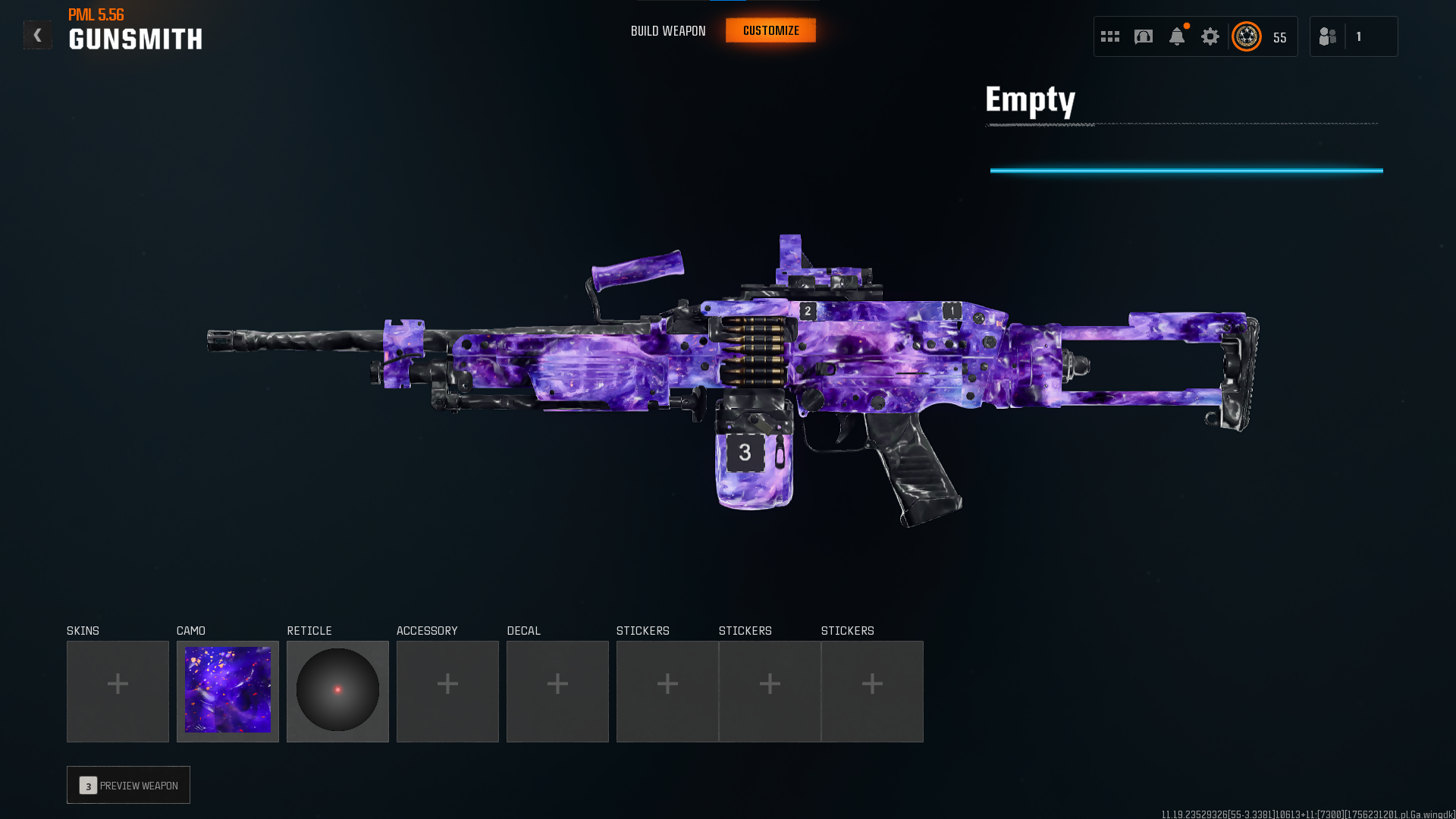Go back with the arrow button

point(37,35)
